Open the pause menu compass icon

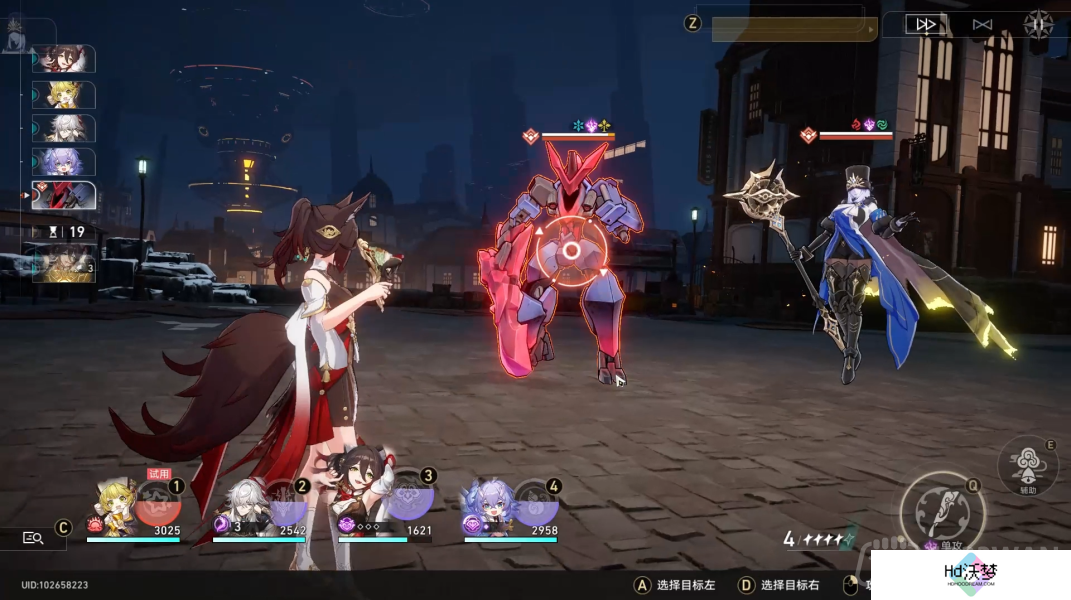coord(1039,24)
